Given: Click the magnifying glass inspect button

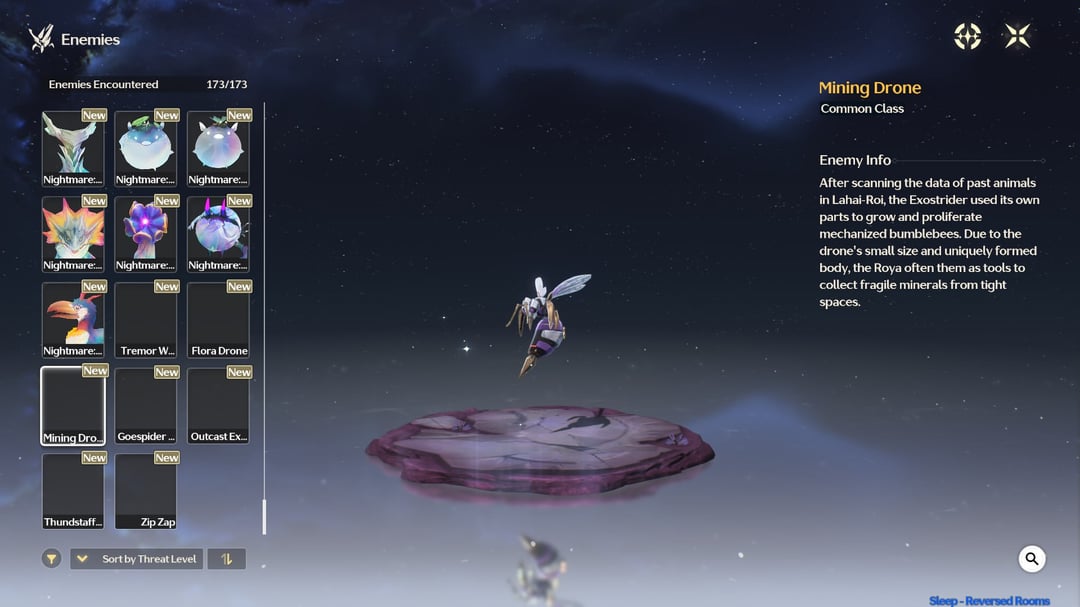Looking at the screenshot, I should pyautogui.click(x=1032, y=559).
